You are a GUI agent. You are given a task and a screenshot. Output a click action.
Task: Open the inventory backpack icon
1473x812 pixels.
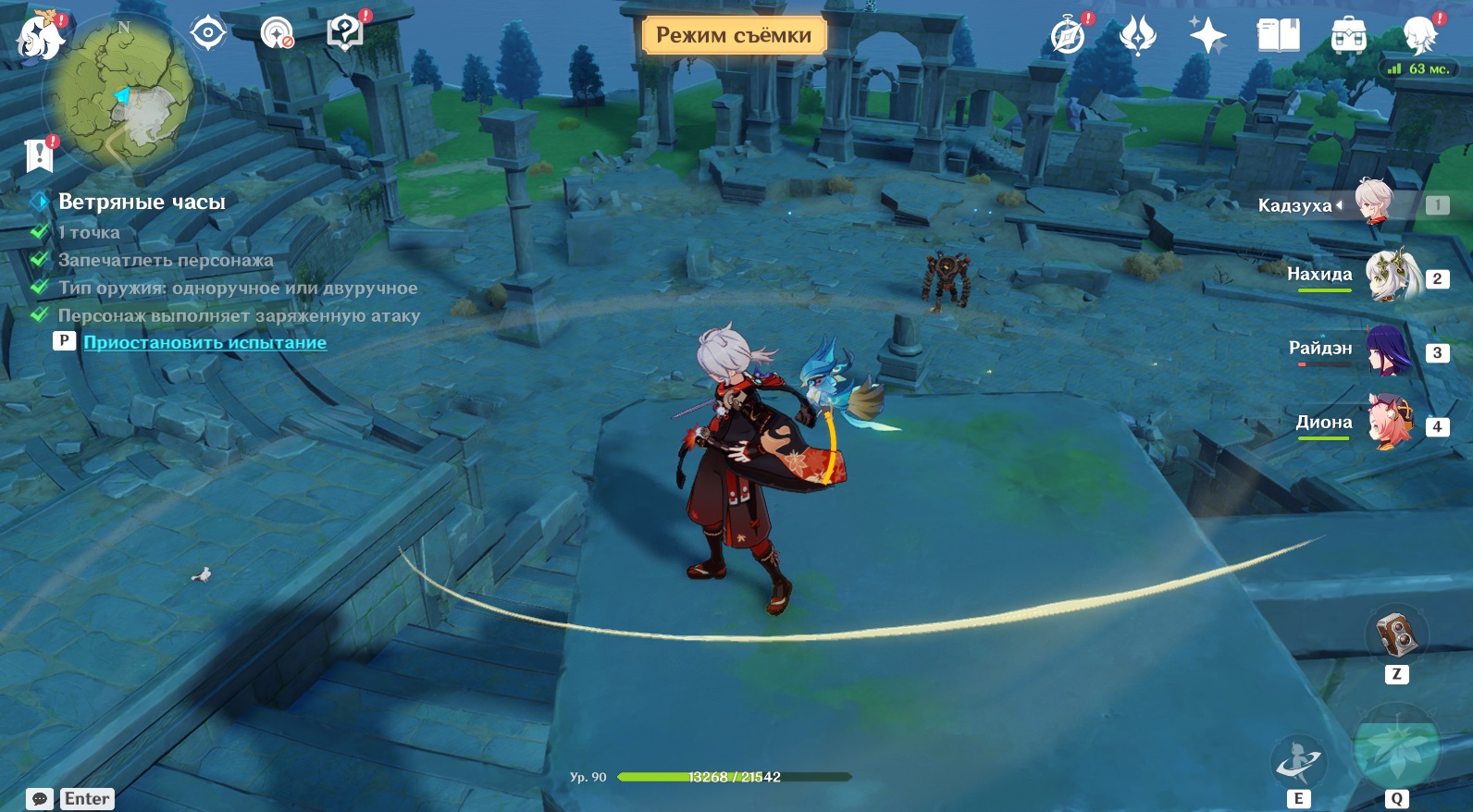pyautogui.click(x=1348, y=37)
